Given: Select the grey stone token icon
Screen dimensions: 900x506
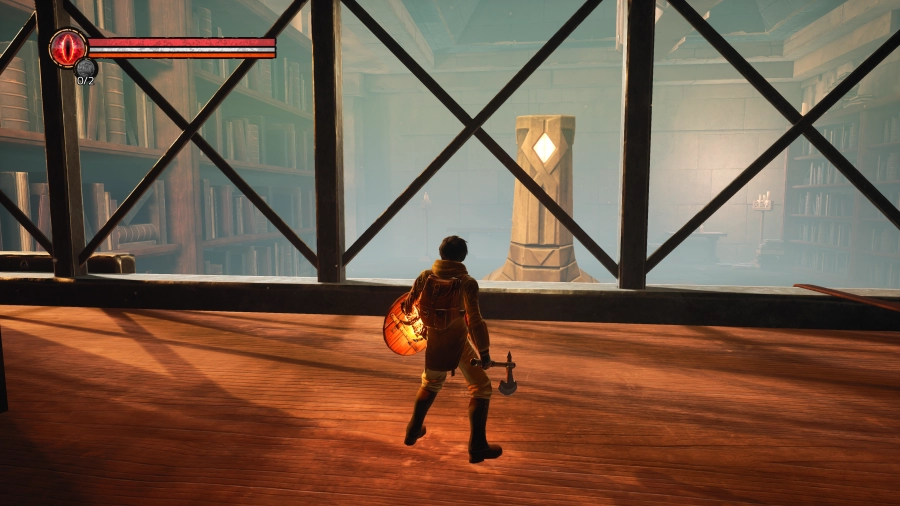Looking at the screenshot, I should point(86,68).
